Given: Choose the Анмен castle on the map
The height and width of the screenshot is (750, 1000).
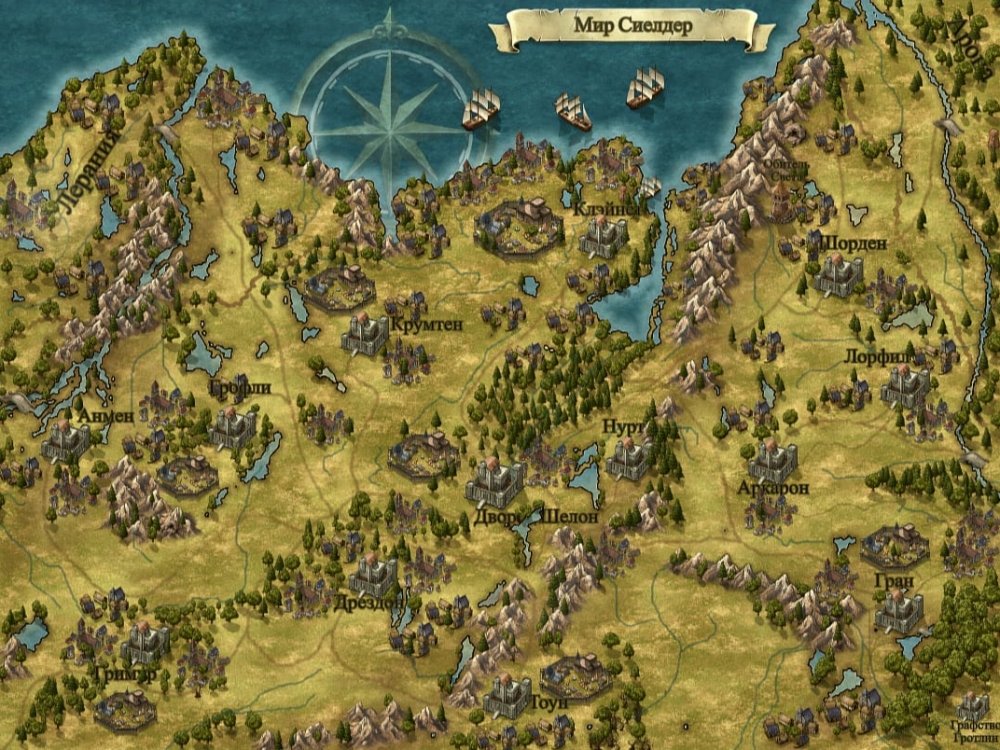Looking at the screenshot, I should (x=66, y=440).
